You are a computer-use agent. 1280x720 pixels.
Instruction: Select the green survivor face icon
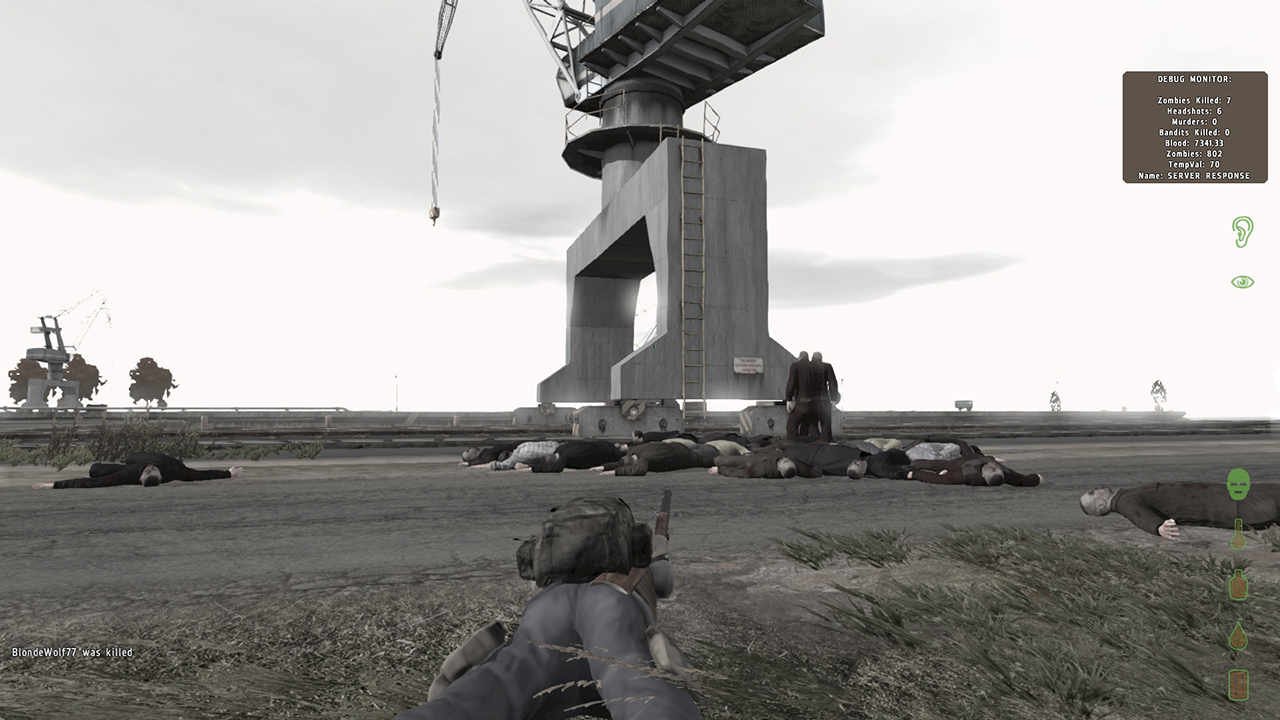pos(1239,485)
